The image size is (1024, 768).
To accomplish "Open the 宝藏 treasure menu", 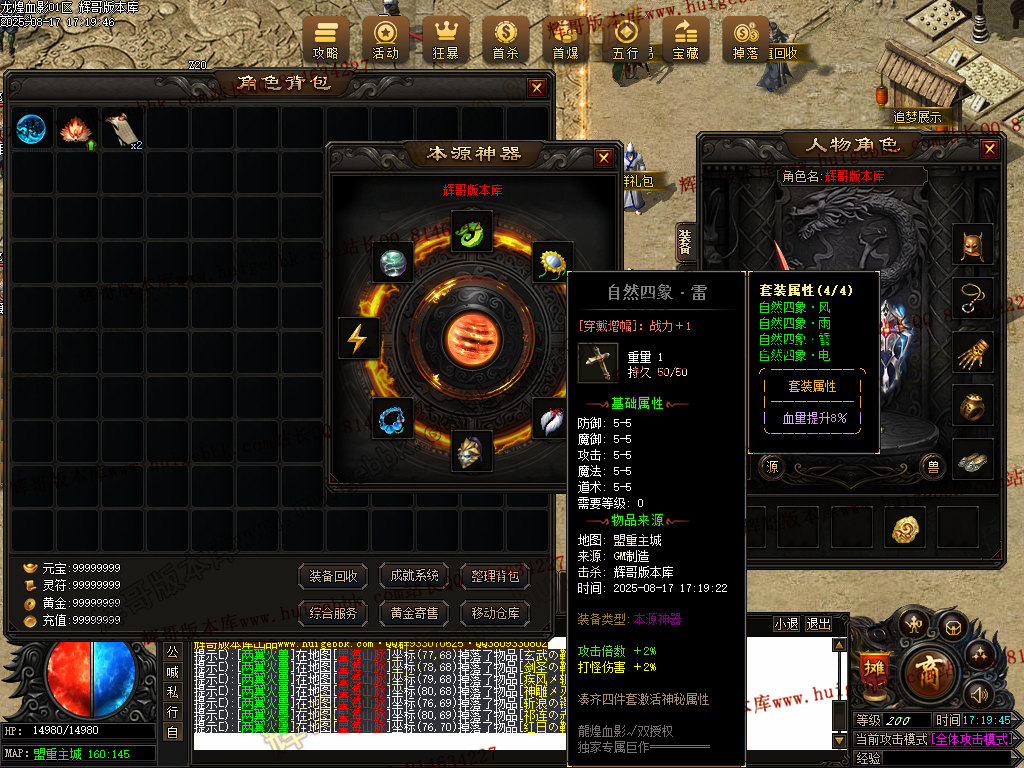I will 685,39.
